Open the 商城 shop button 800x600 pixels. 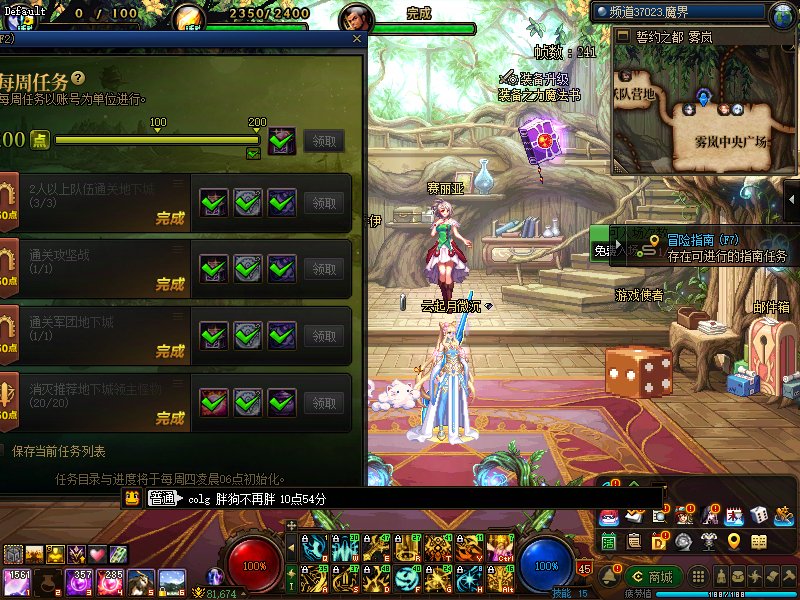click(653, 577)
